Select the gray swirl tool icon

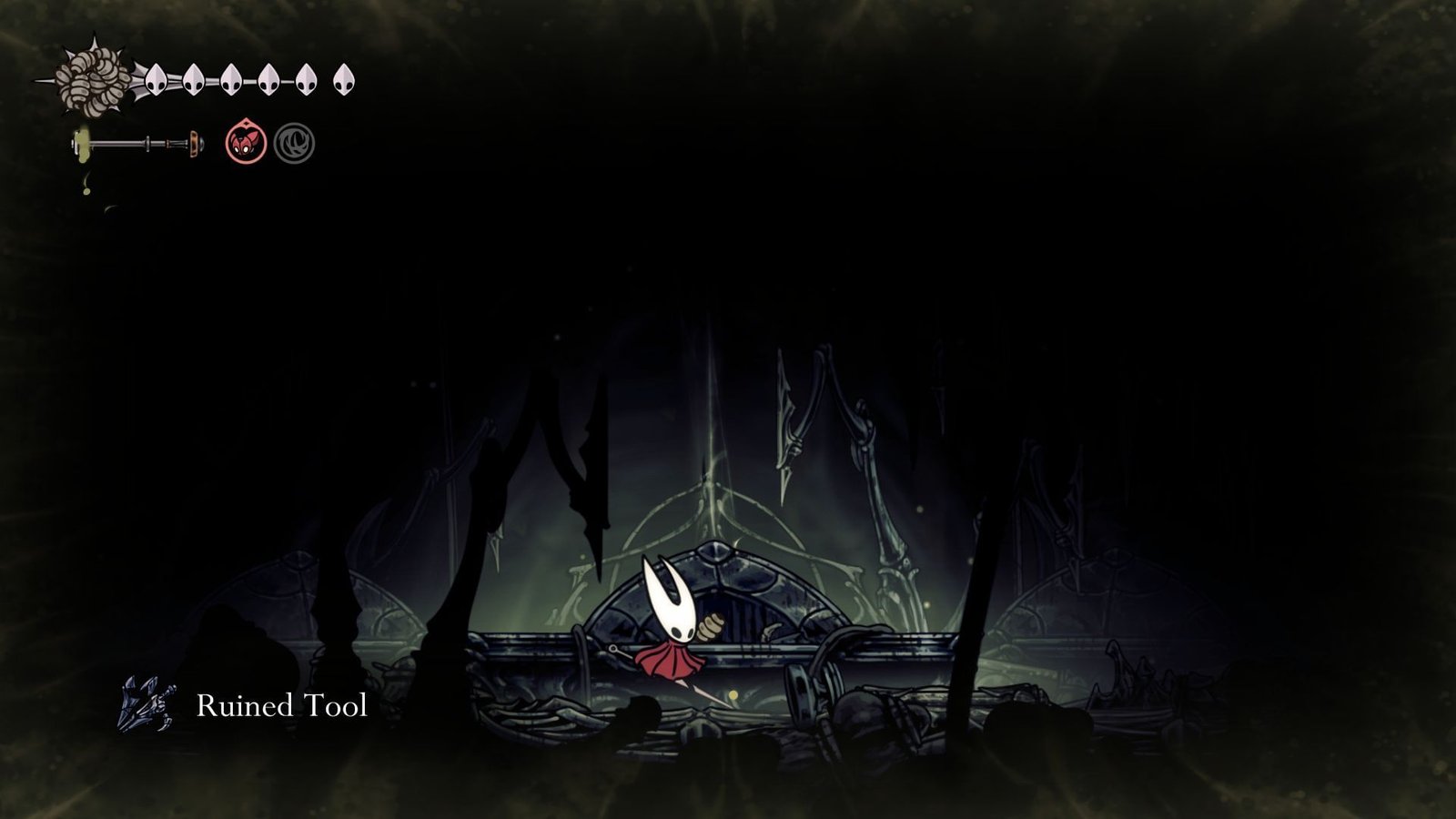(x=295, y=144)
